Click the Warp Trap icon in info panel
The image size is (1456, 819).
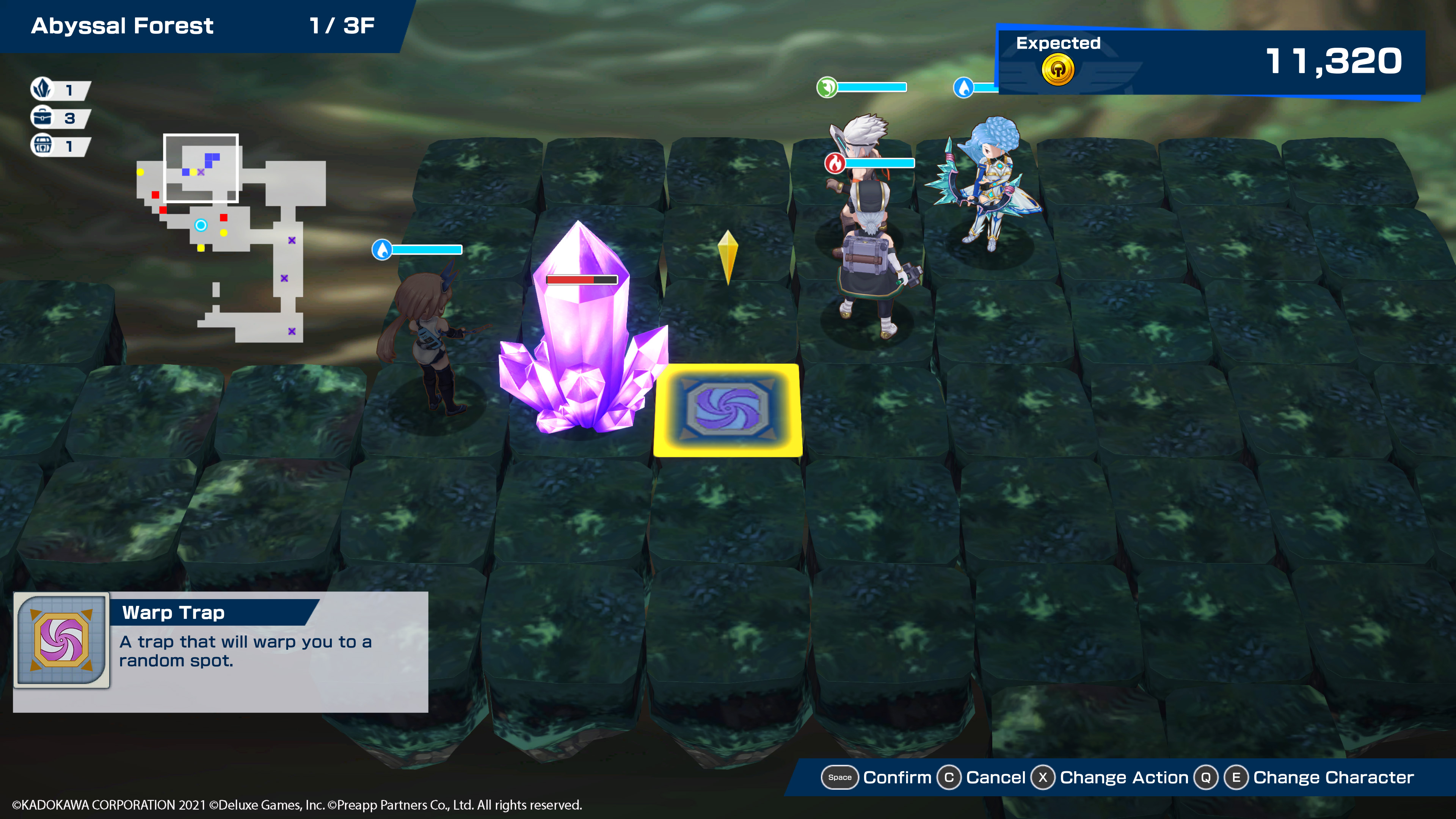61,640
